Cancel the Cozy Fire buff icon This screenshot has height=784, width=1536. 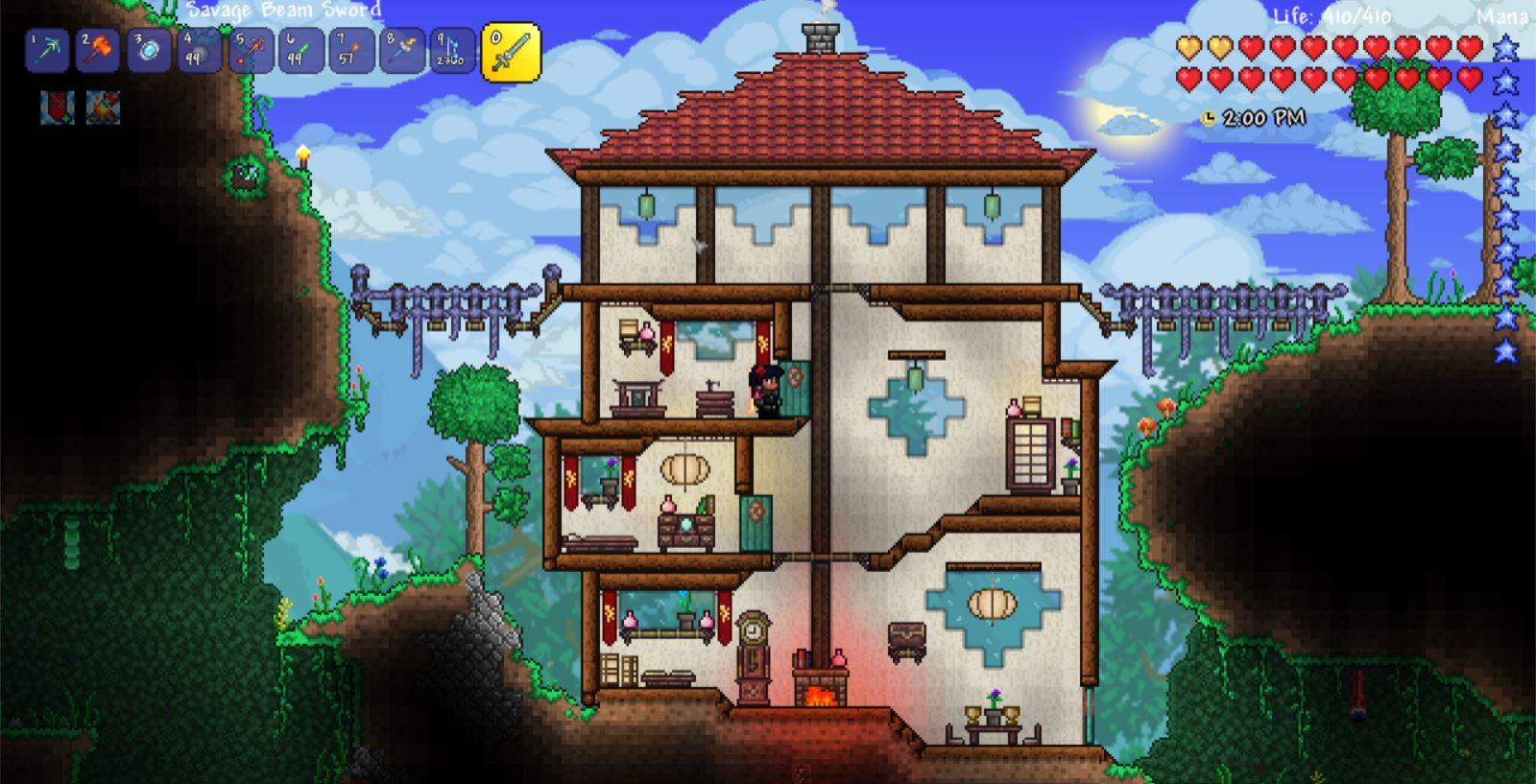tap(104, 108)
